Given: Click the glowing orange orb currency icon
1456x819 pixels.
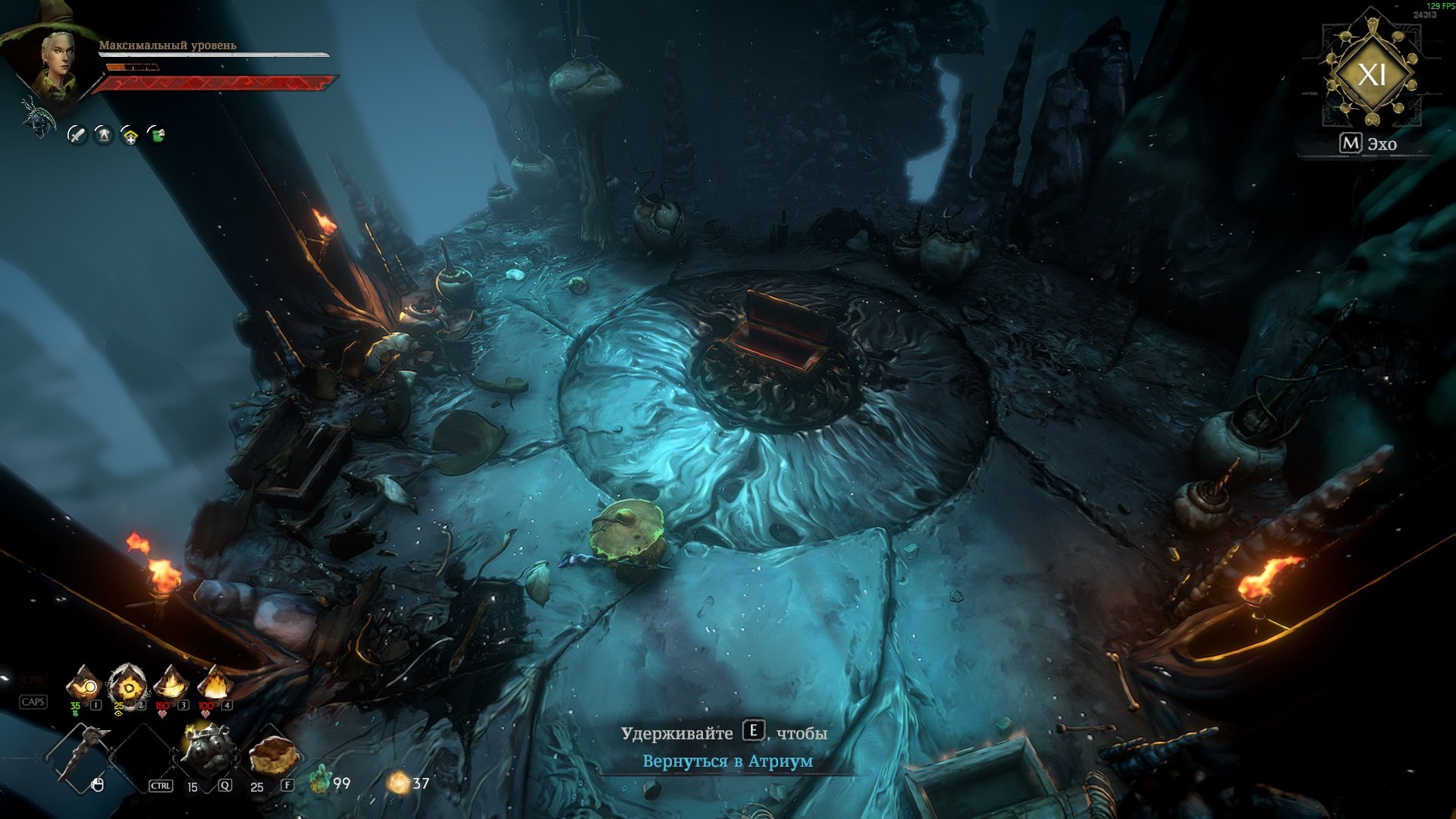Looking at the screenshot, I should pyautogui.click(x=399, y=783).
